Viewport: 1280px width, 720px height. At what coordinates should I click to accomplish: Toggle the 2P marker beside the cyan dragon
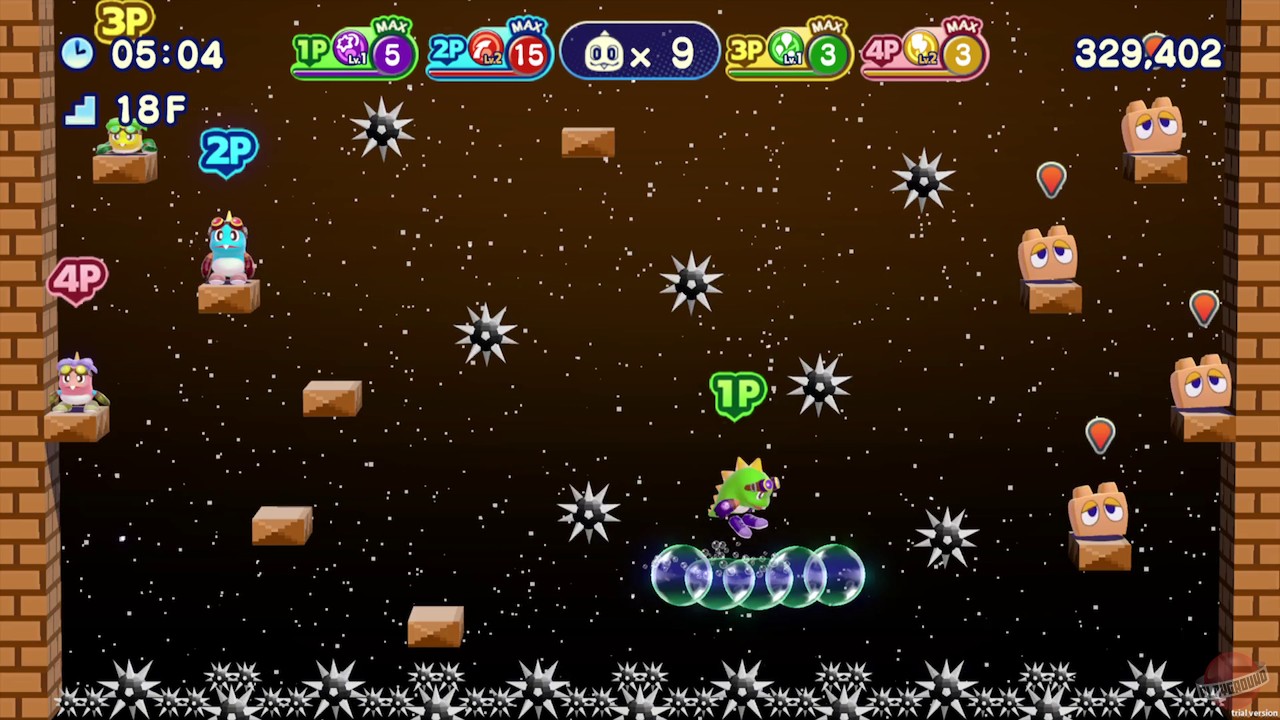pyautogui.click(x=228, y=152)
